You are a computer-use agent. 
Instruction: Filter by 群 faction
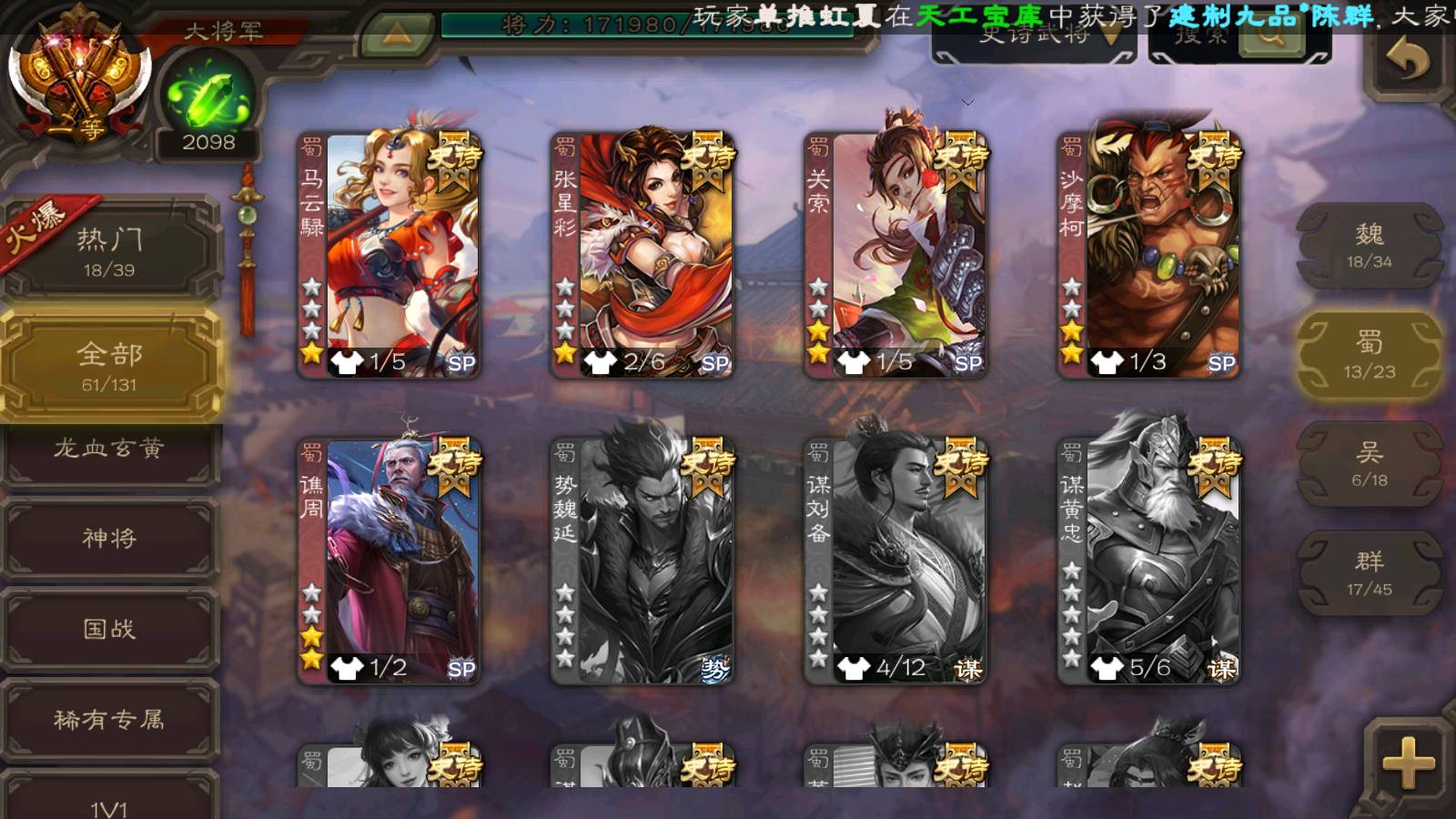pyautogui.click(x=1369, y=573)
